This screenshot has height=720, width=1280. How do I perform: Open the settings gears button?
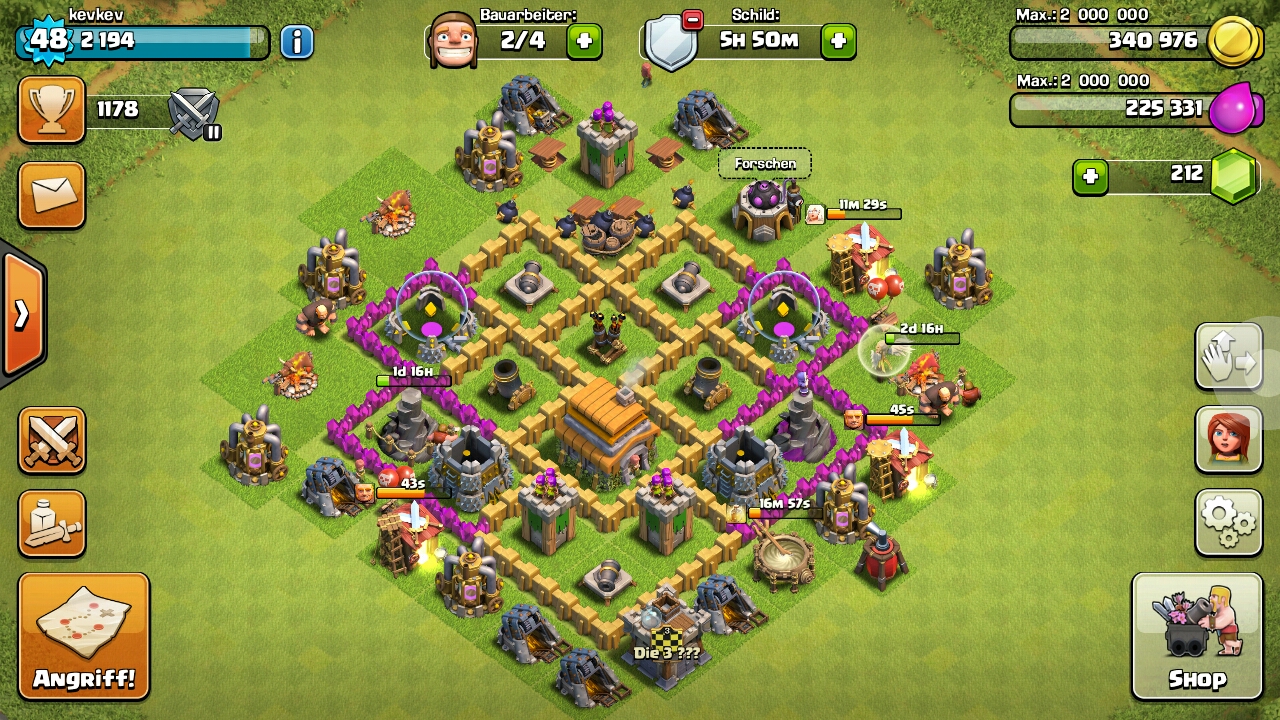[x=1228, y=521]
